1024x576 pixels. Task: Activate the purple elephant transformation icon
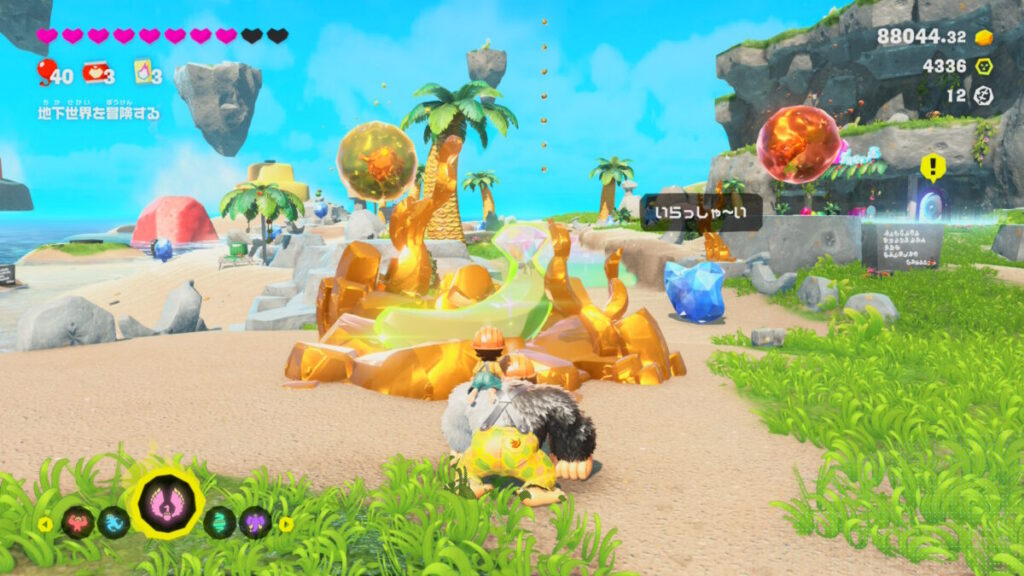(256, 522)
